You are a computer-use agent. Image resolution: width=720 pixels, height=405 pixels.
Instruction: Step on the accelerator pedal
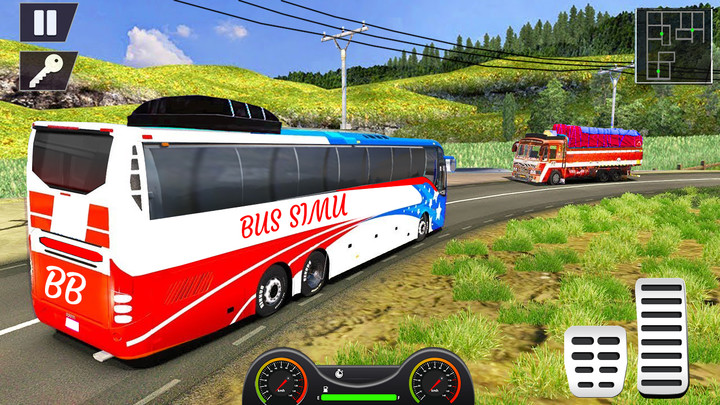[x=661, y=336]
